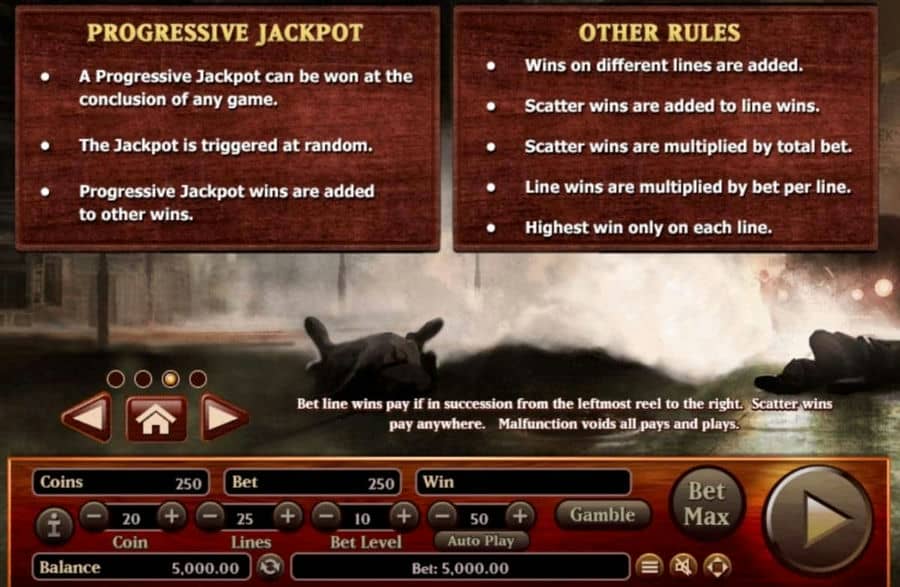Screen dimensions: 900x587
Task: Advance to the next rules page
Action: coord(224,417)
